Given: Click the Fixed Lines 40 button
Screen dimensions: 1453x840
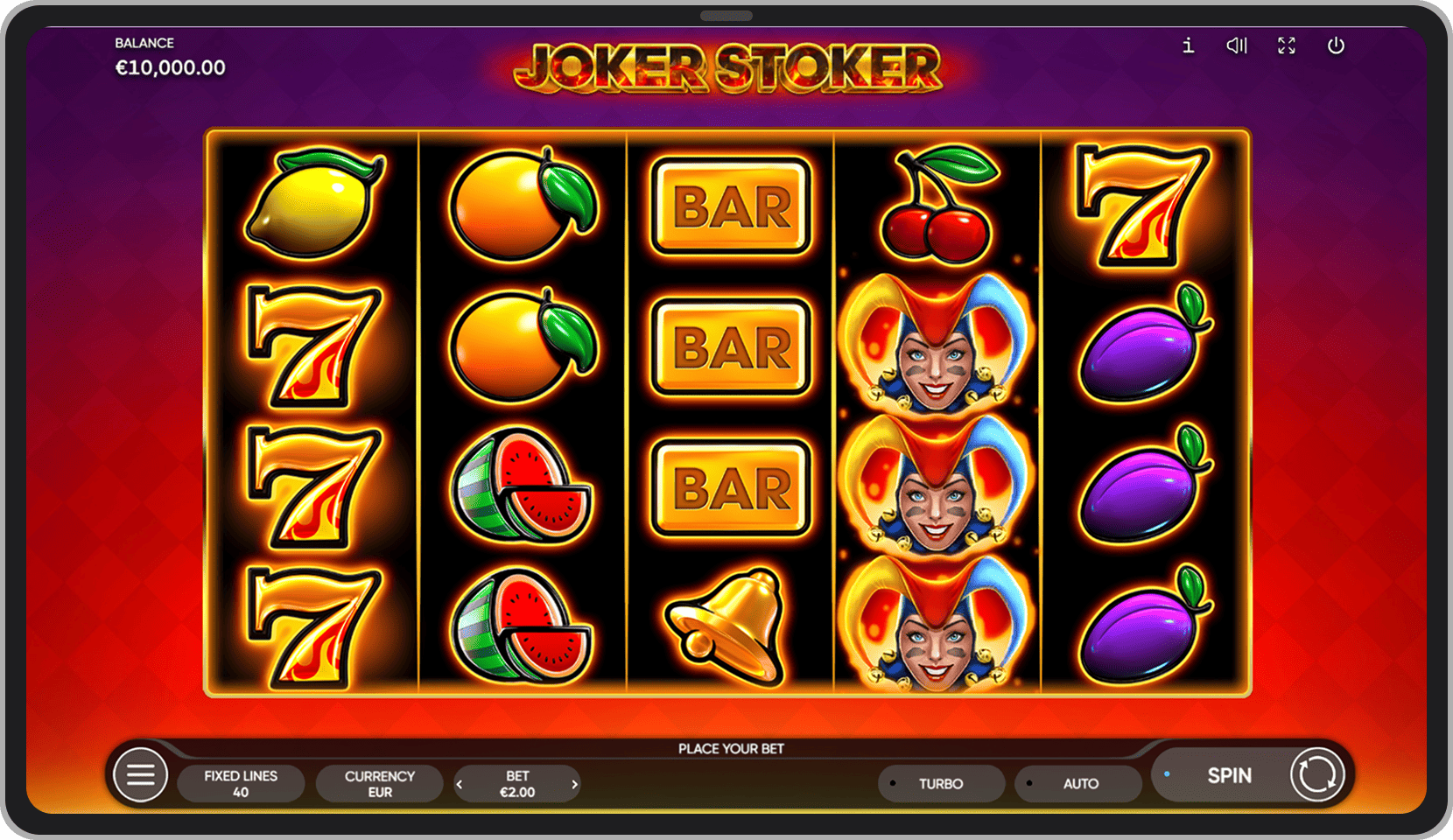Looking at the screenshot, I should point(241,784).
